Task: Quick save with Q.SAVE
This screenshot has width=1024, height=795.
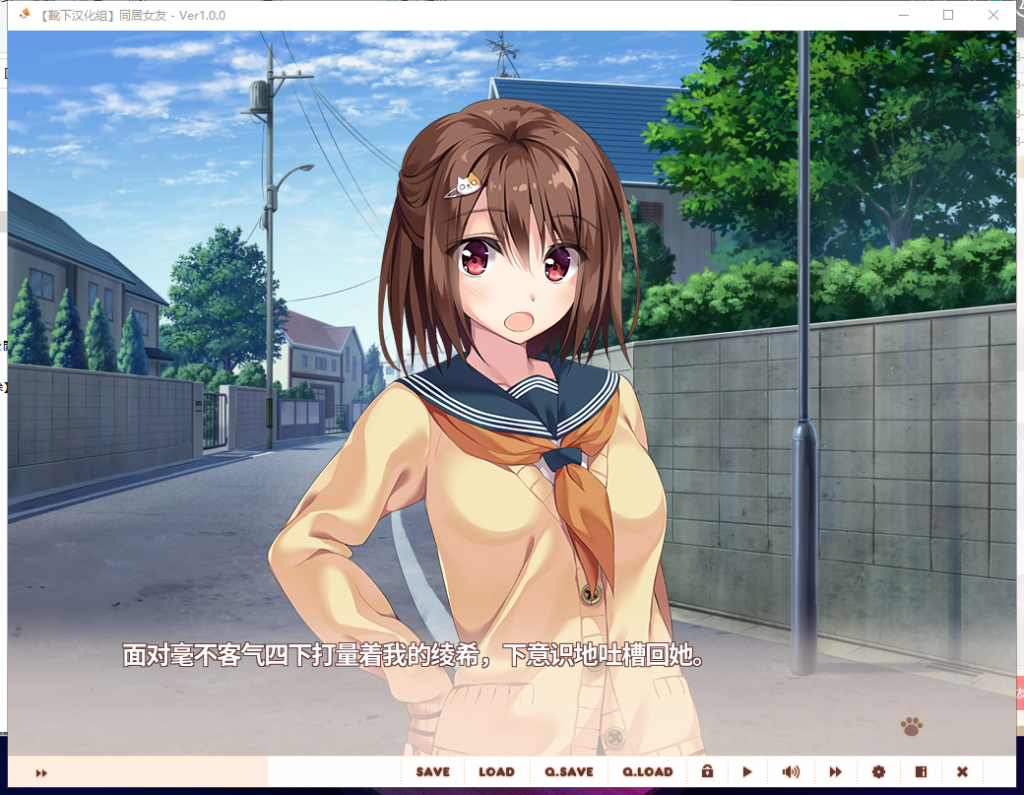Action: pyautogui.click(x=569, y=772)
